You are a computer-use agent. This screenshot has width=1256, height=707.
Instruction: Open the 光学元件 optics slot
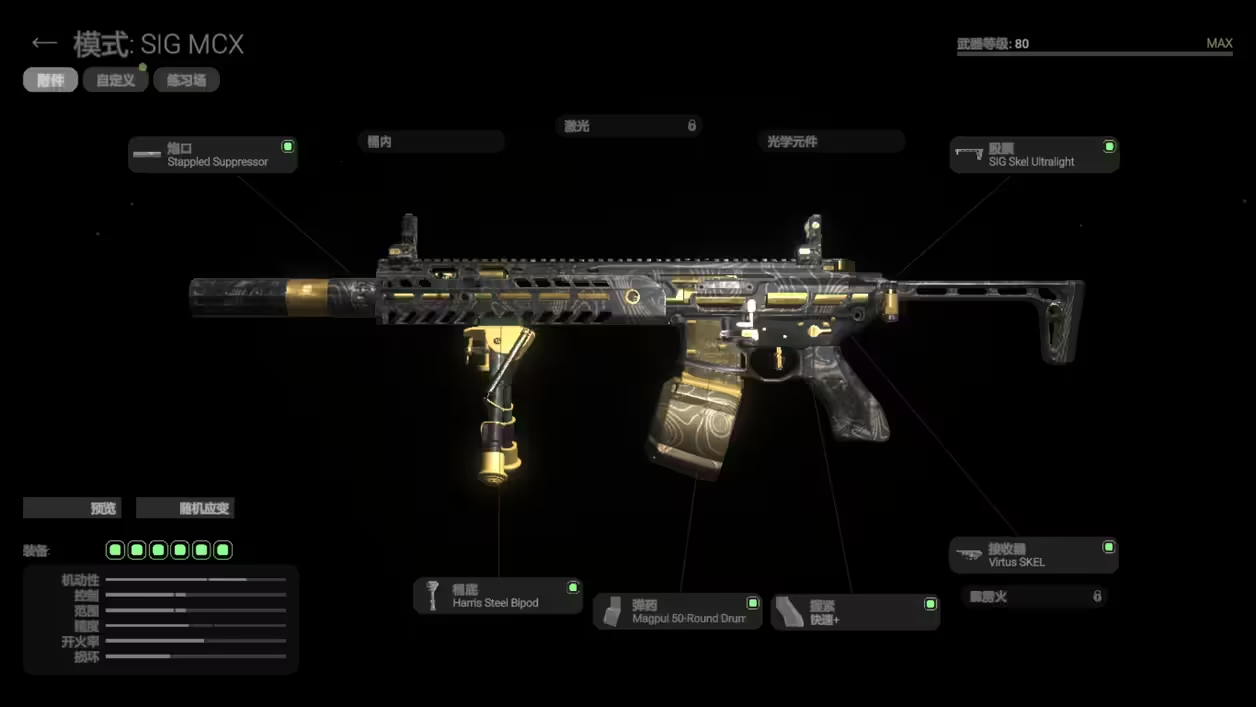(830, 142)
